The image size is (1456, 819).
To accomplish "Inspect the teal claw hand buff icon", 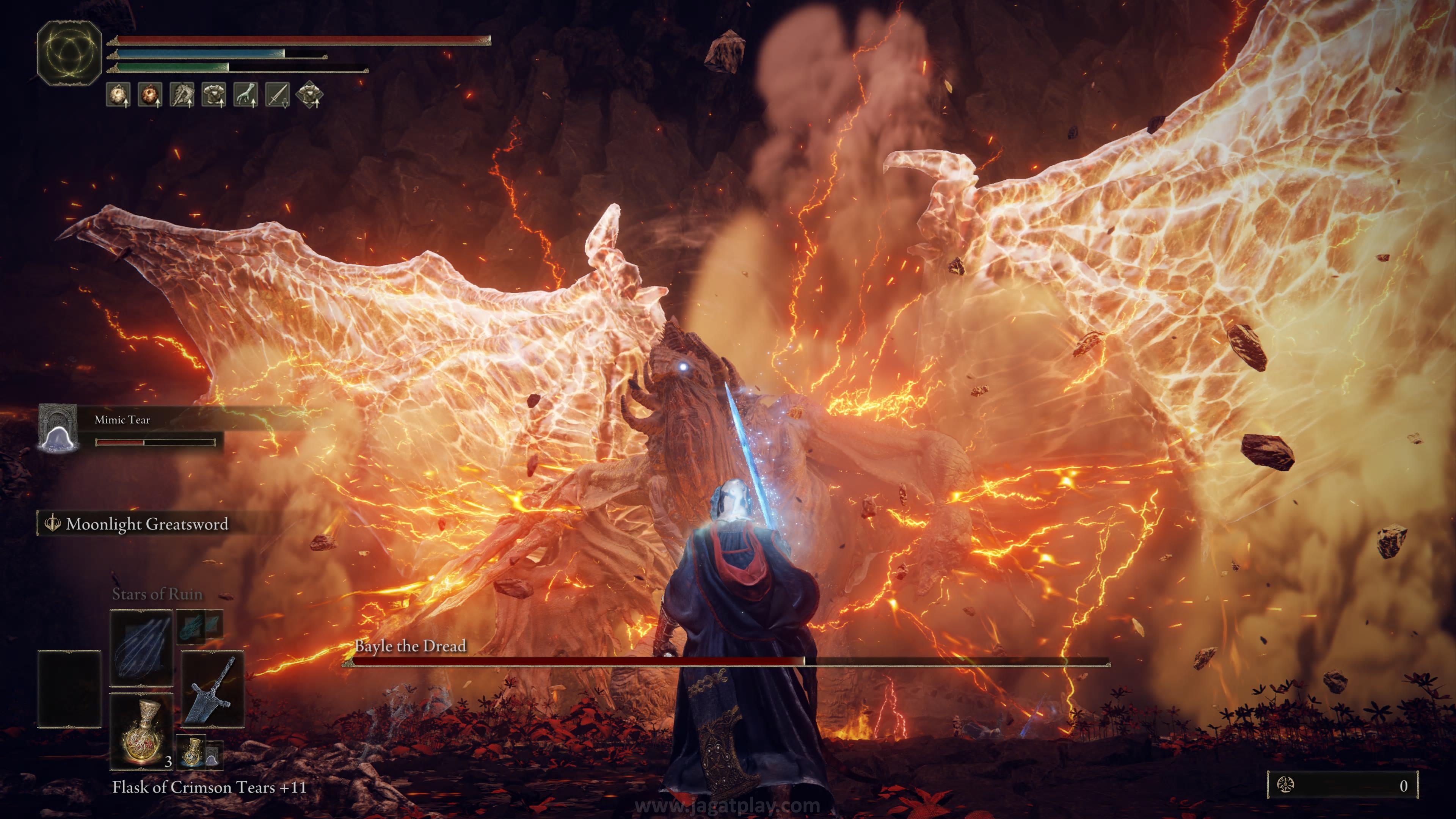I will pos(246,94).
